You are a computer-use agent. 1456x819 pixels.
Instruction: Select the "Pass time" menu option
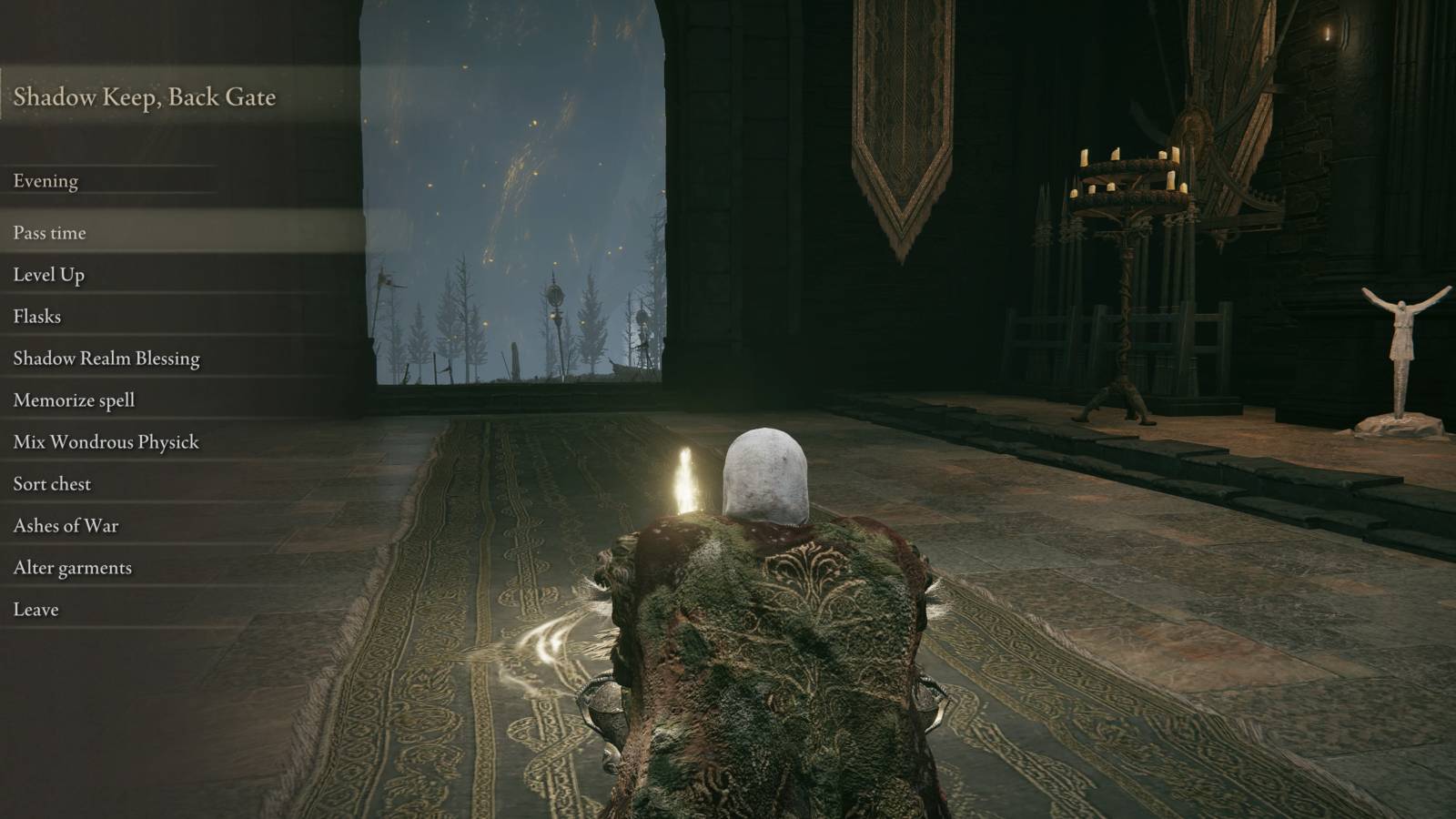(x=48, y=233)
